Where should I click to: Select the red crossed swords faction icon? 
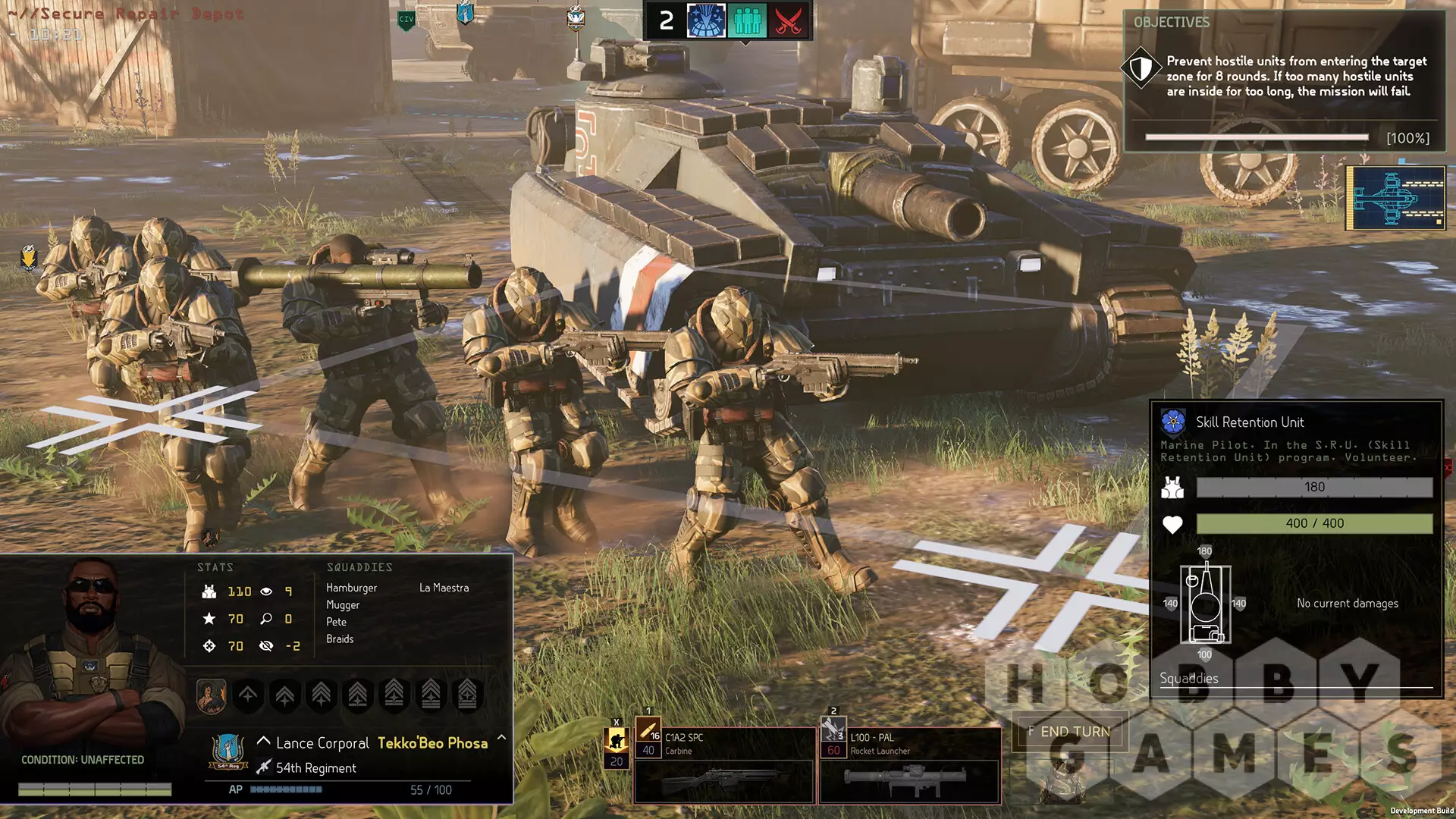tap(788, 20)
